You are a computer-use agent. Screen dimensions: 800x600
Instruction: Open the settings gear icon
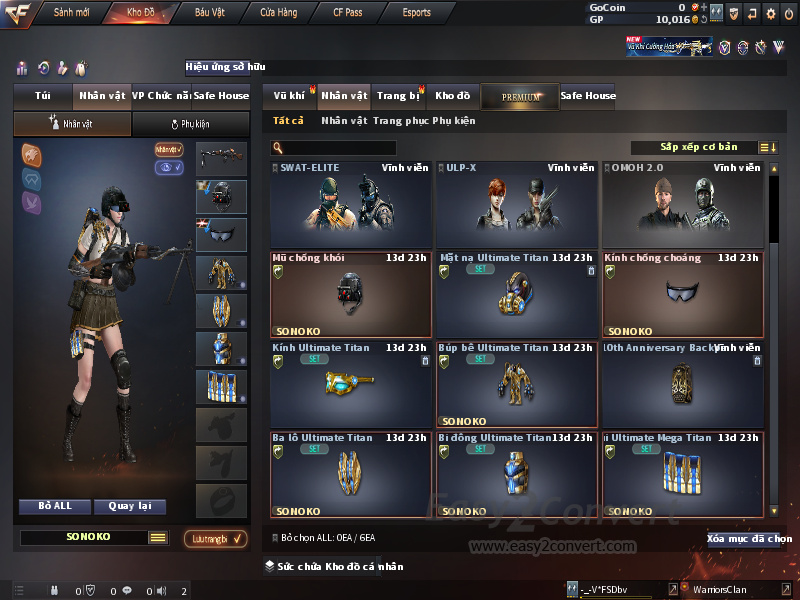click(x=770, y=14)
